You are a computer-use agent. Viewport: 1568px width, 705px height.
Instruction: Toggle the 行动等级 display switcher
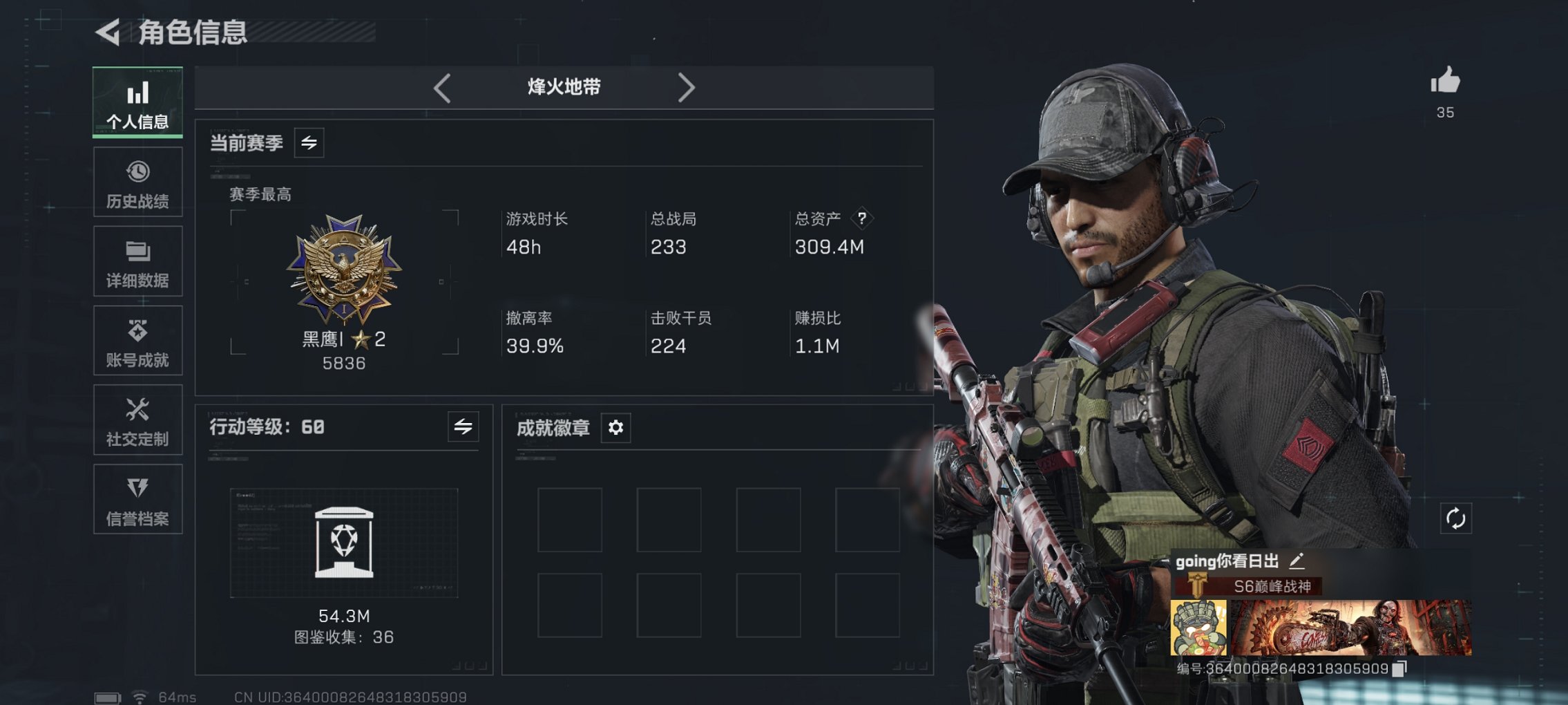(463, 427)
